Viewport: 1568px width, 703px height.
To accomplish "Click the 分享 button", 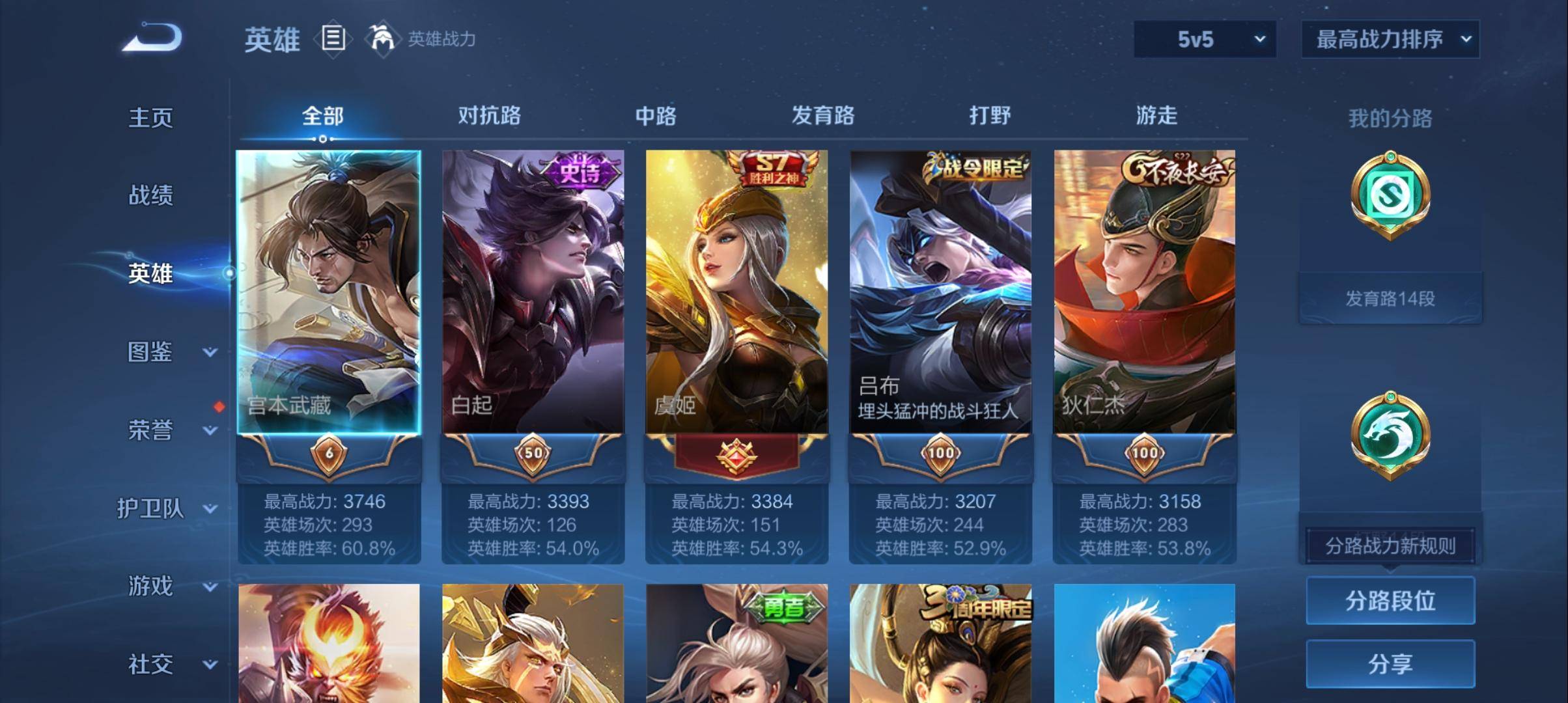I will 1390,665.
